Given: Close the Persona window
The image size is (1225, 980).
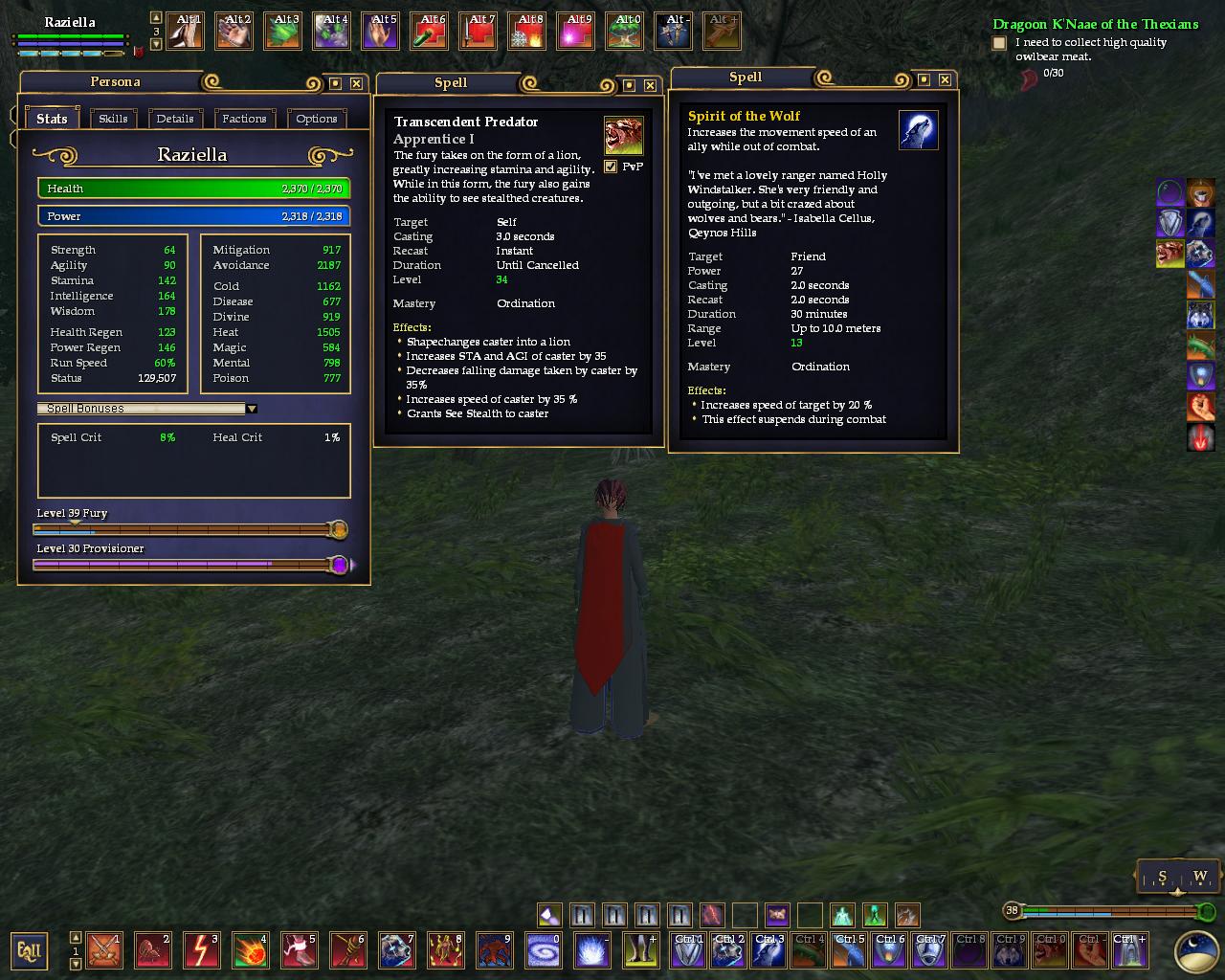Looking at the screenshot, I should pyautogui.click(x=356, y=83).
